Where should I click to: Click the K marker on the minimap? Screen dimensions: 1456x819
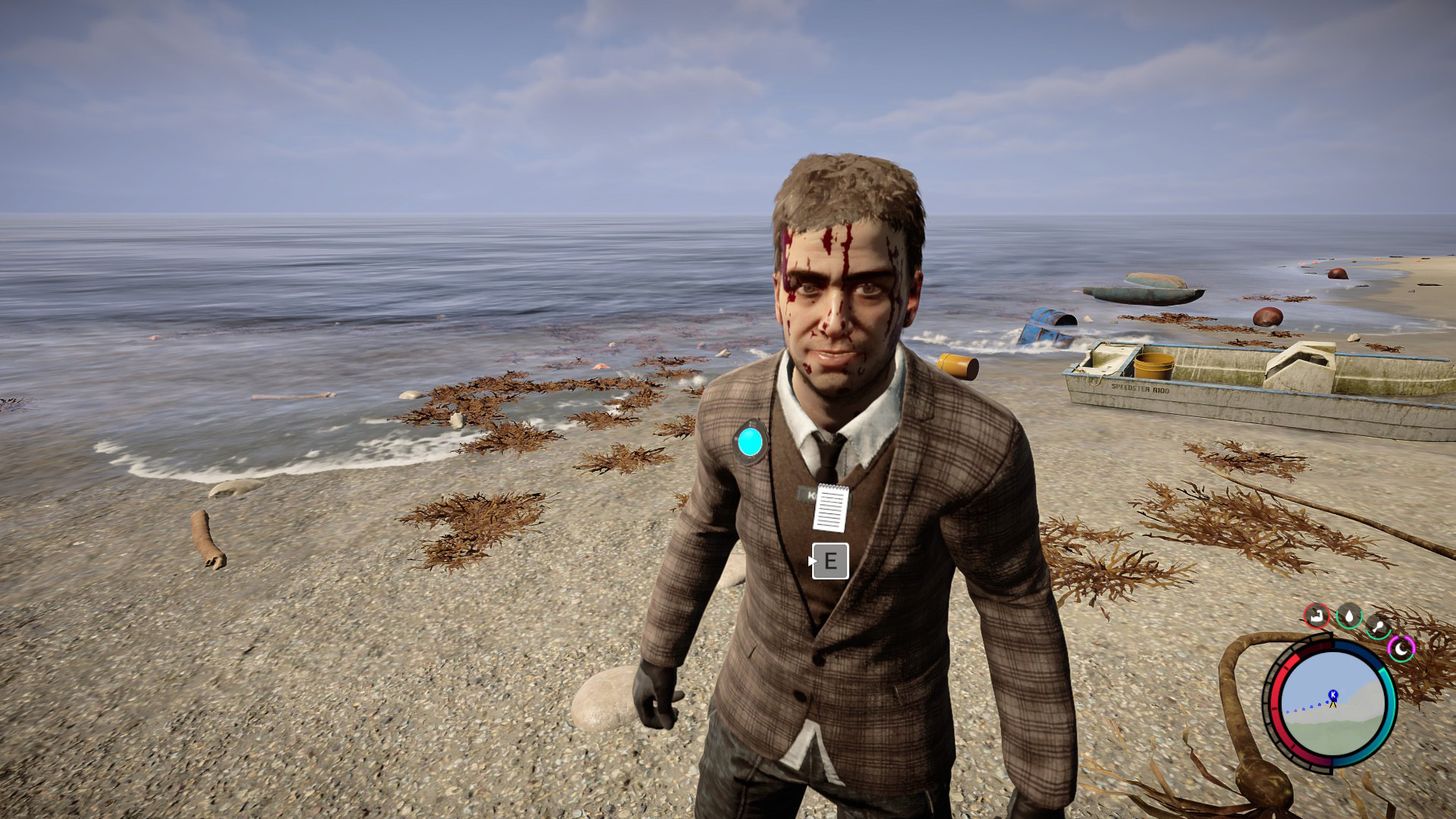point(1332,695)
